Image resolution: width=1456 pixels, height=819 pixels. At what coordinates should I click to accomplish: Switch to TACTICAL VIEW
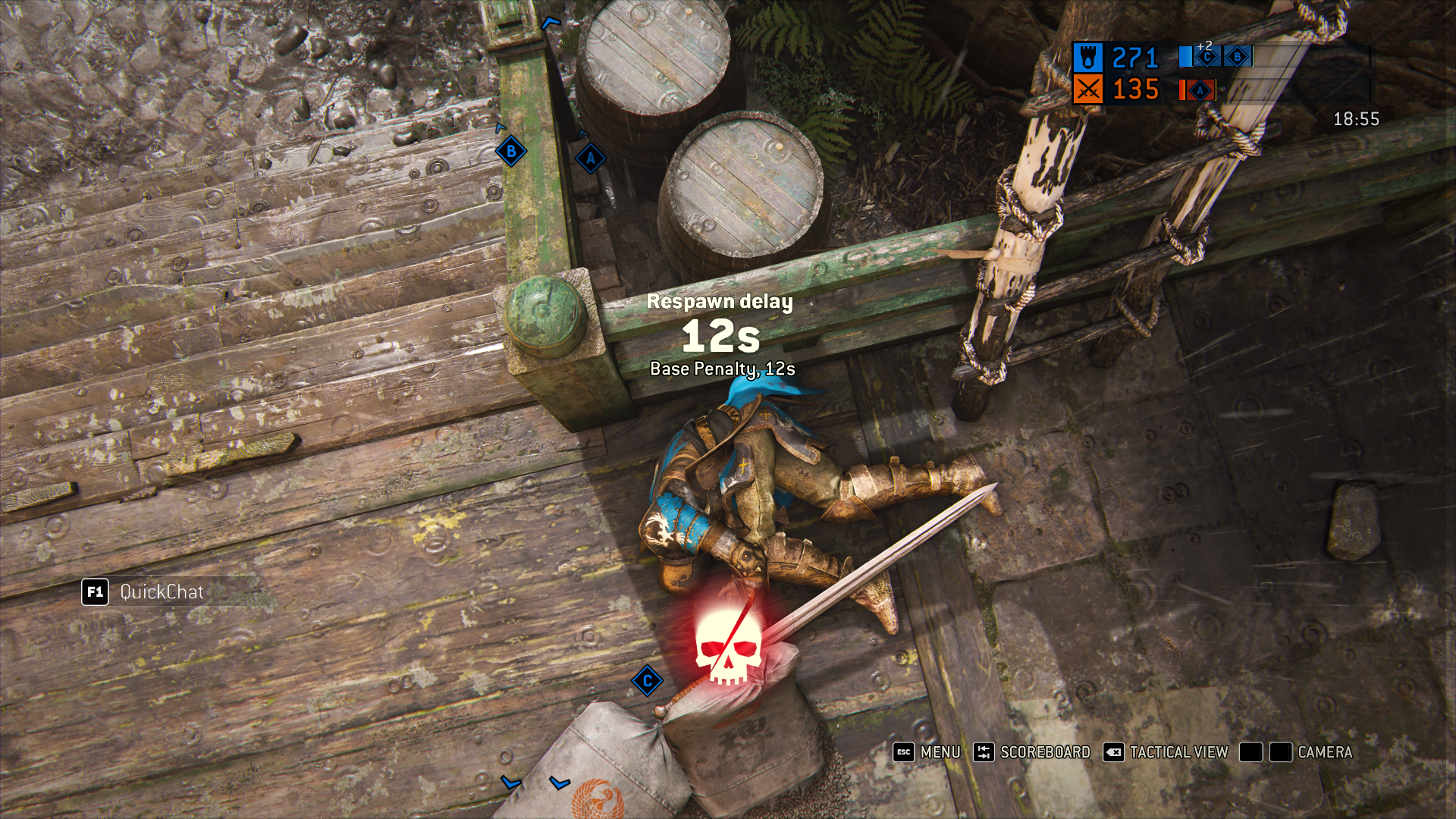1166,752
